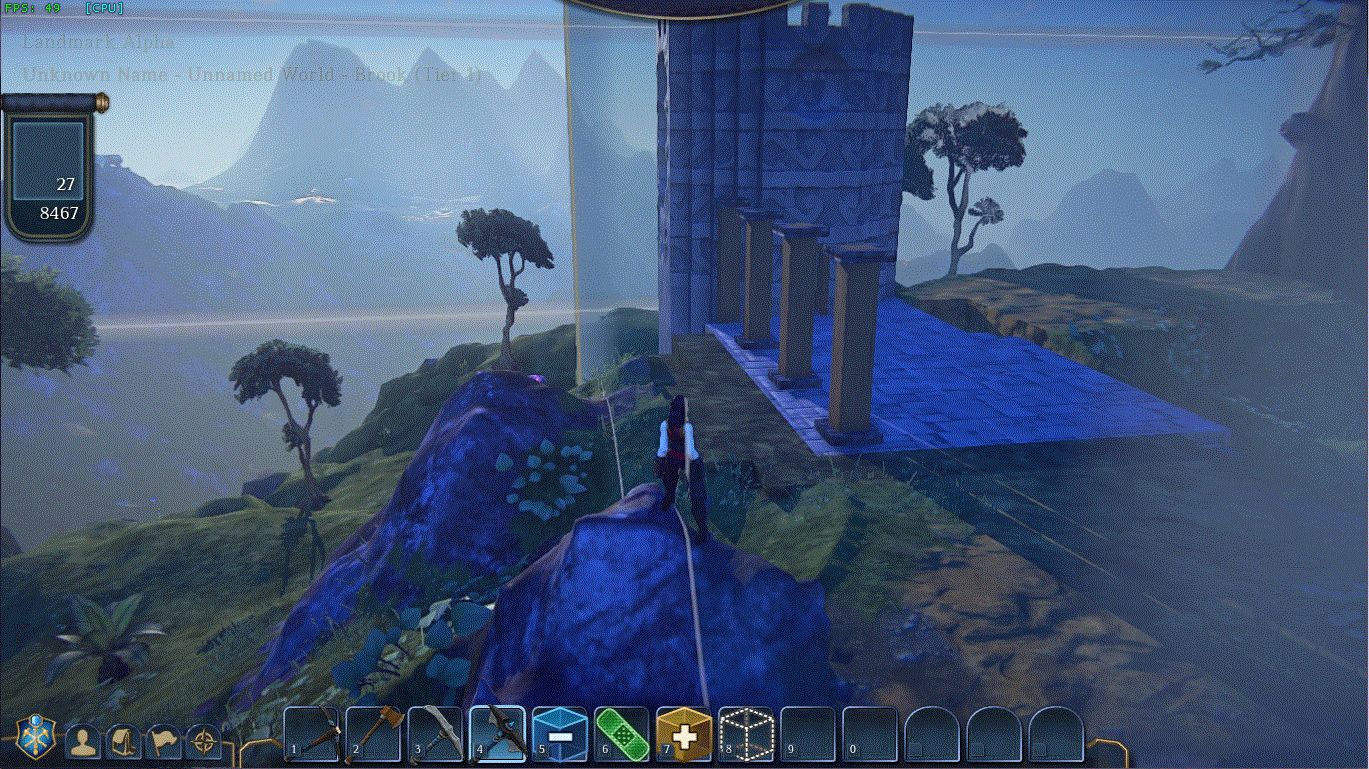Image resolution: width=1369 pixels, height=769 pixels.
Task: Open the compass map icon
Action: [x=204, y=741]
